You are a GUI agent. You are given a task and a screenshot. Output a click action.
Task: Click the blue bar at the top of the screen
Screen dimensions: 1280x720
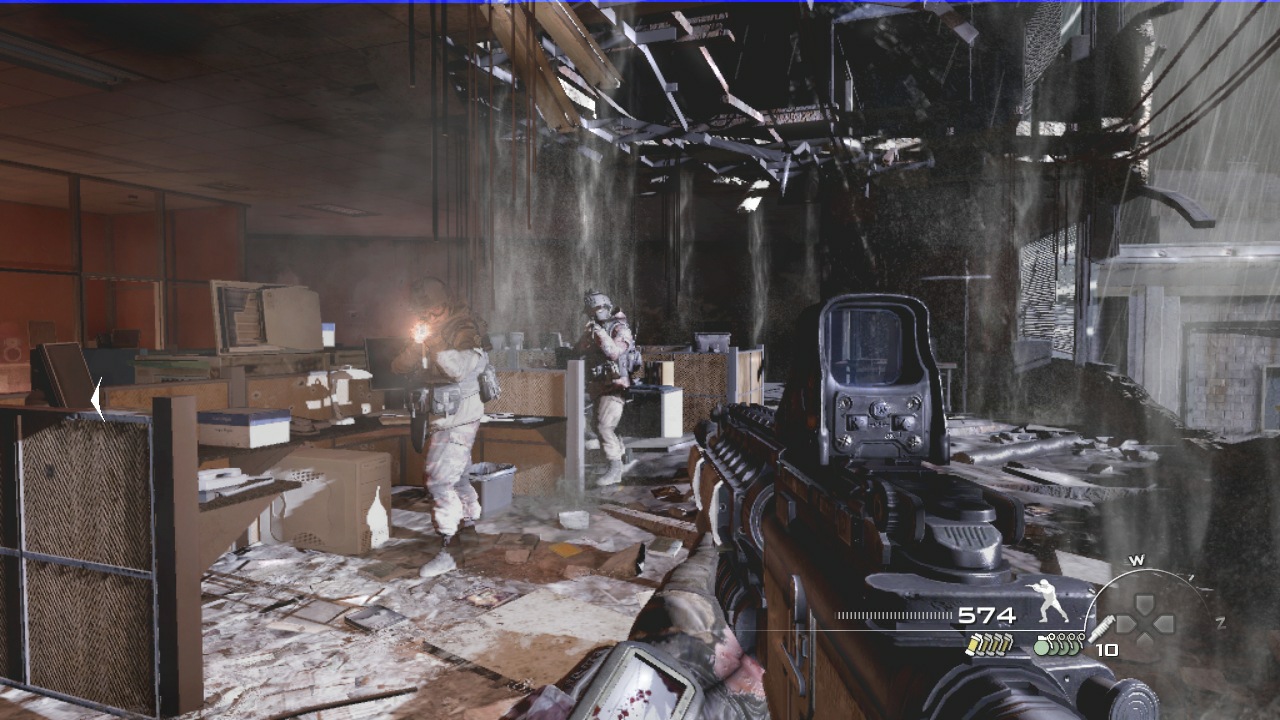(640, 3)
